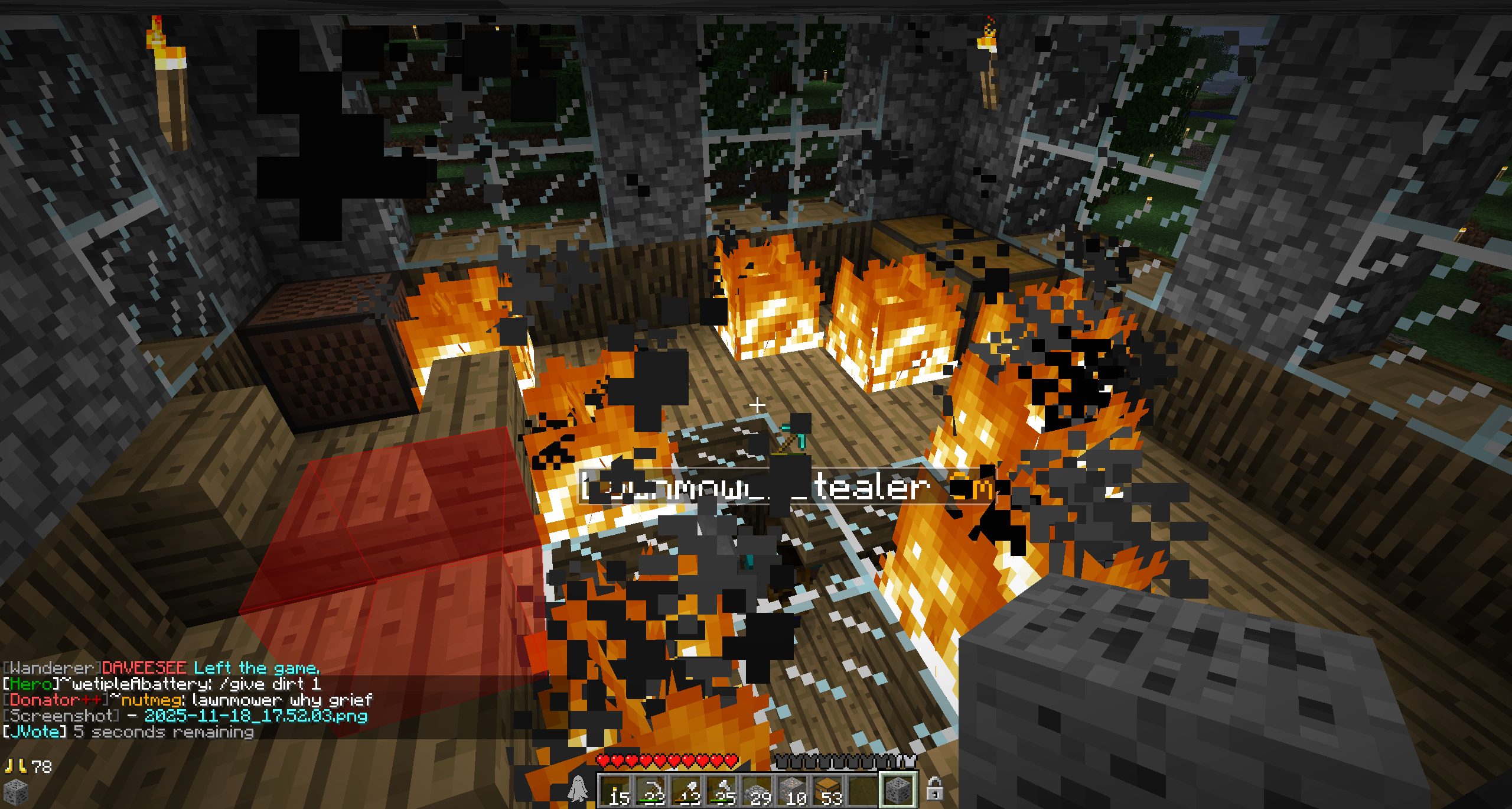Choose the cobblestone slab stack of 29
Screen dimensions: 1512x809
[x=757, y=790]
